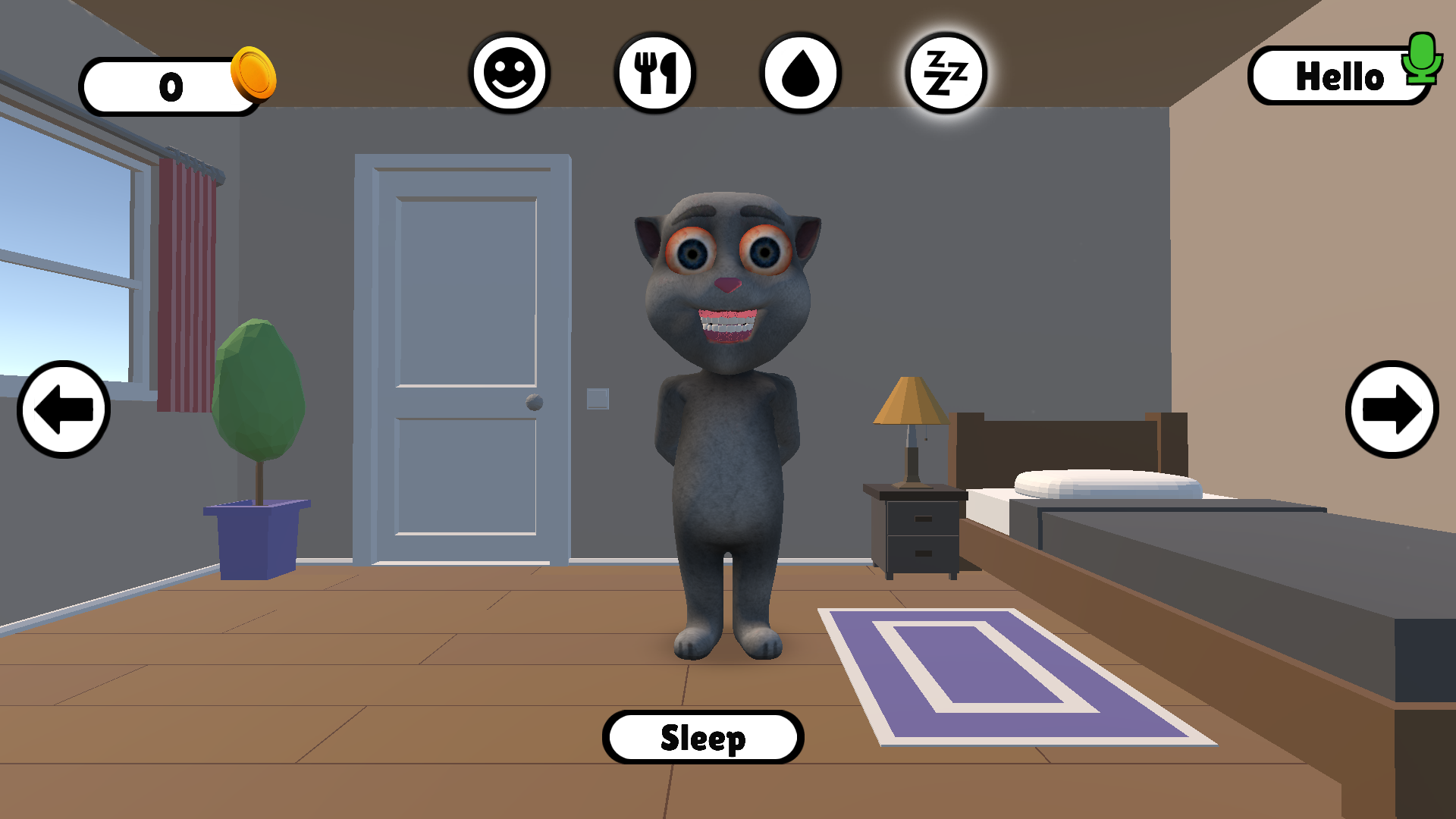The width and height of the screenshot is (1456, 819).
Task: Switch Tom's mood with the smiley toggle
Action: click(511, 73)
